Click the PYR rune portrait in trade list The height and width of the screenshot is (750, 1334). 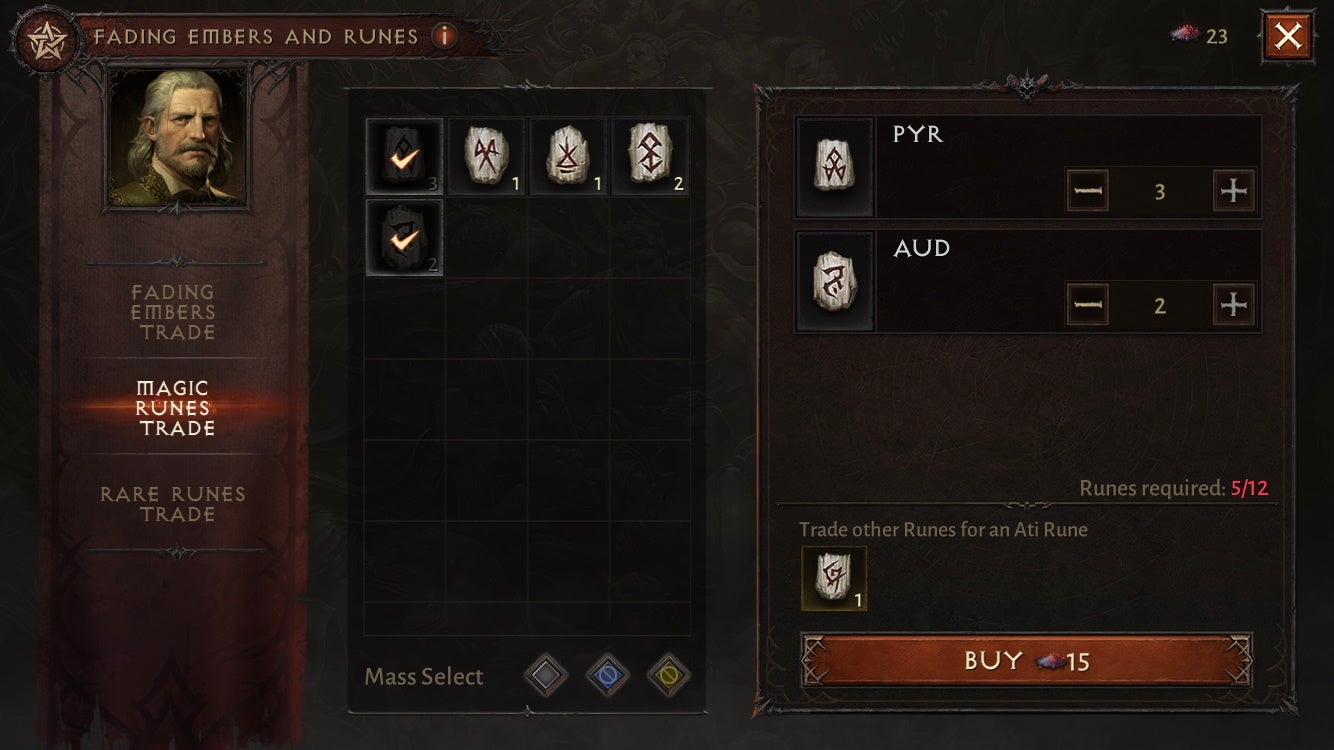(835, 165)
